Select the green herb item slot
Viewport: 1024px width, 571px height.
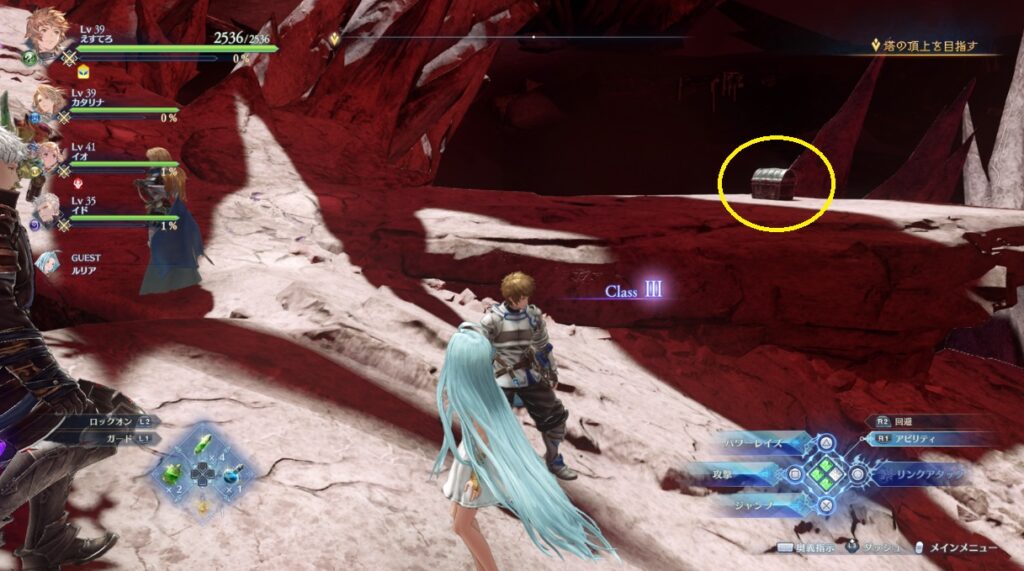(204, 444)
